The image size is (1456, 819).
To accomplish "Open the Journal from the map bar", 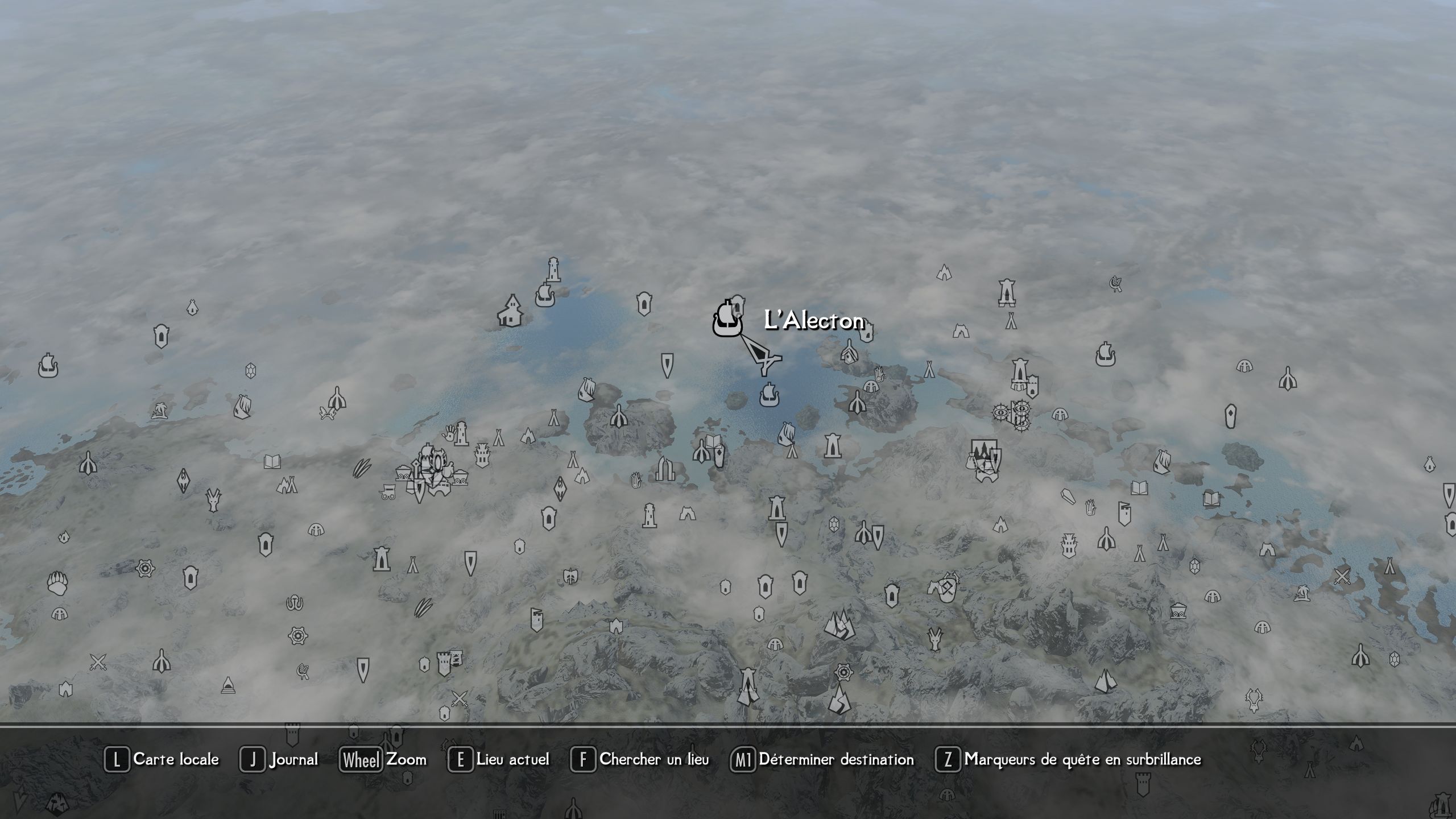I will 279,760.
